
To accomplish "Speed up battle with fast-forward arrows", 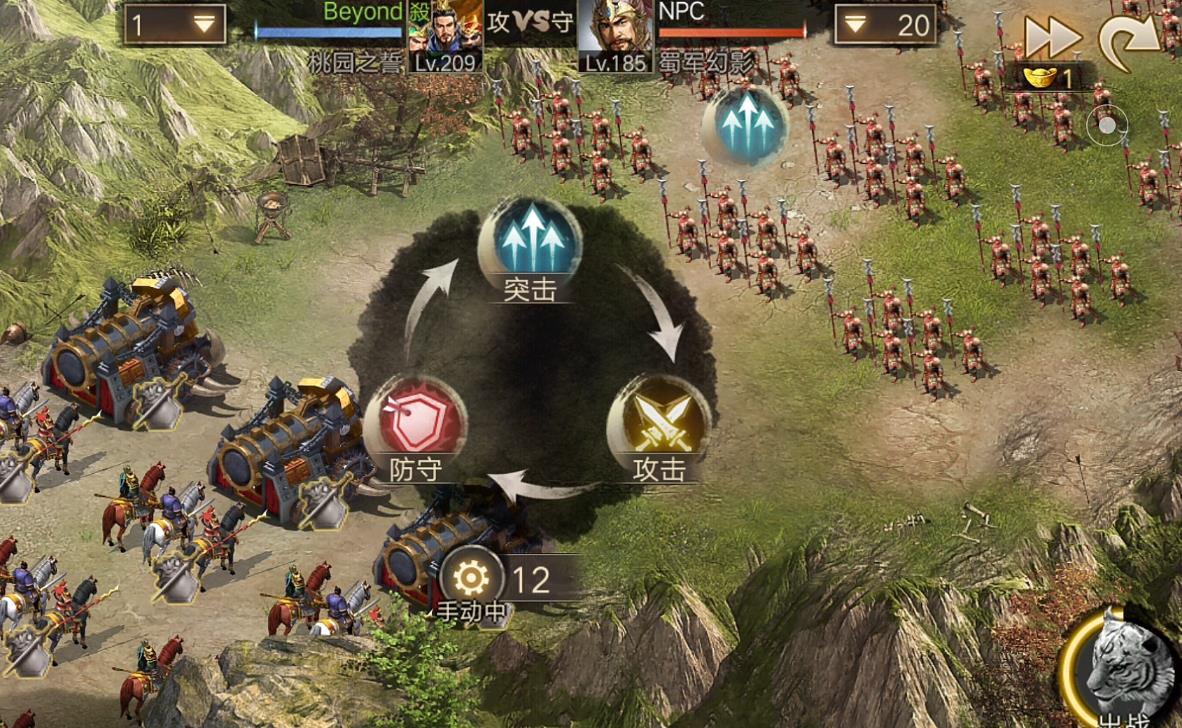I will pos(1052,38).
